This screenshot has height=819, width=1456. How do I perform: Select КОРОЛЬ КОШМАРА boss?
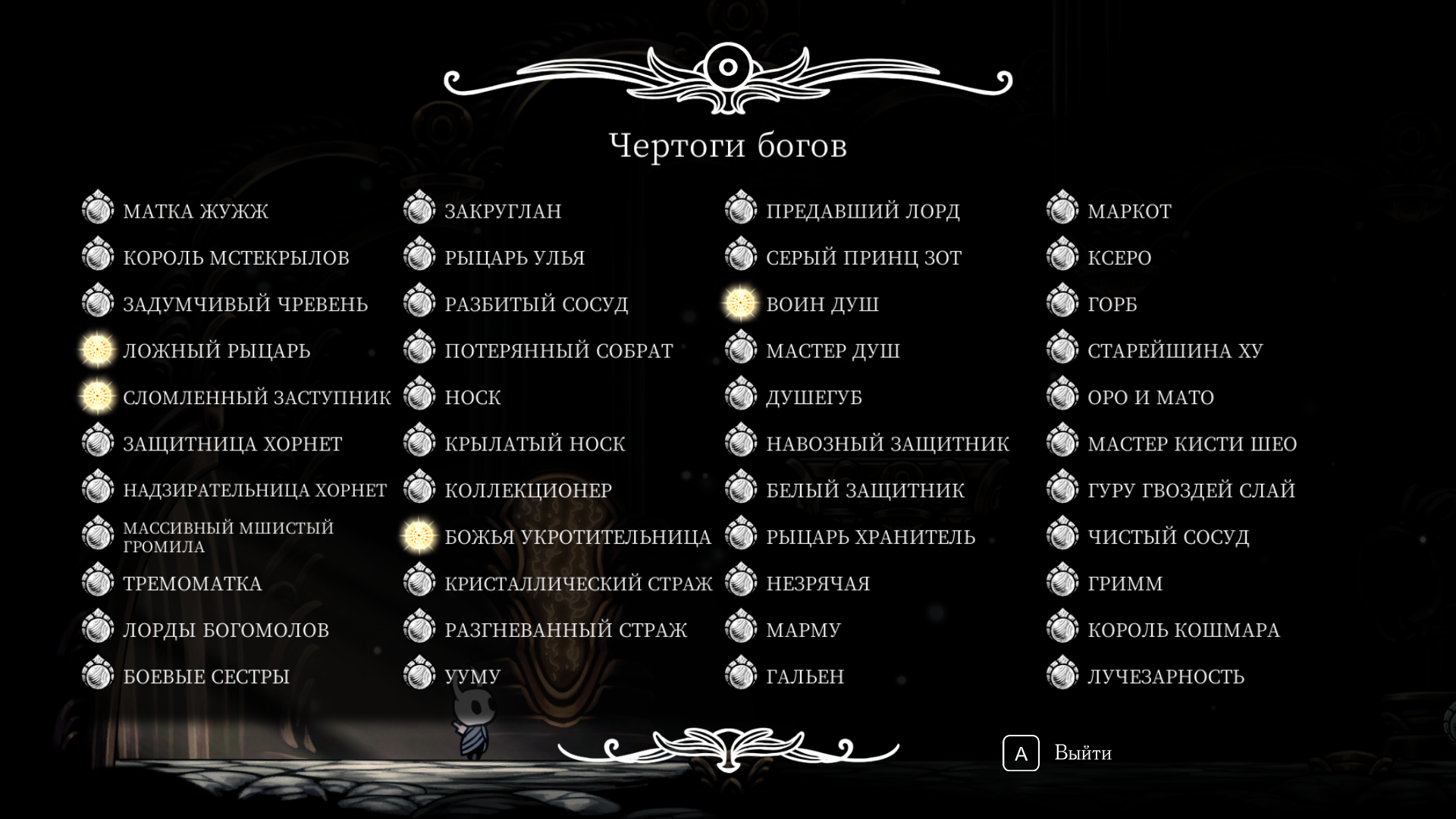(1183, 630)
